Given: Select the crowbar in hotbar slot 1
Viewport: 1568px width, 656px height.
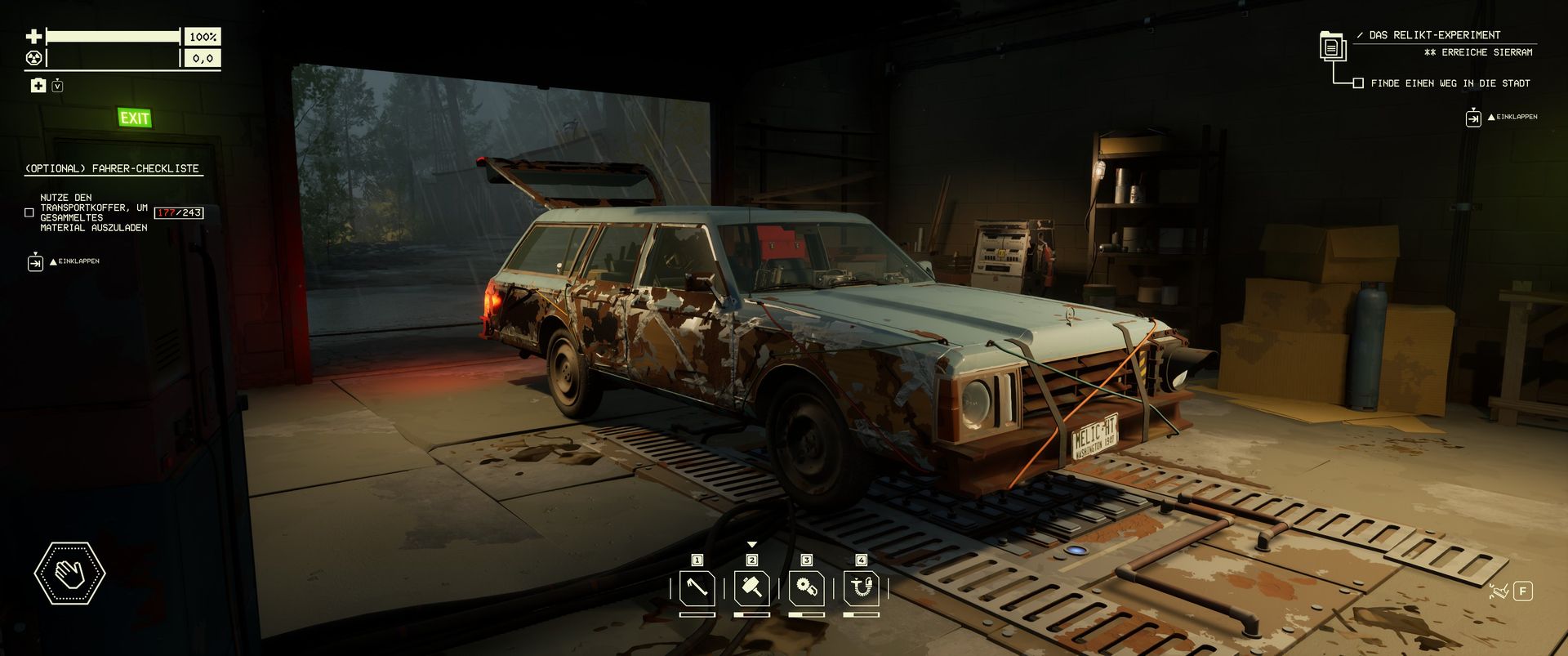Looking at the screenshot, I should tap(697, 588).
